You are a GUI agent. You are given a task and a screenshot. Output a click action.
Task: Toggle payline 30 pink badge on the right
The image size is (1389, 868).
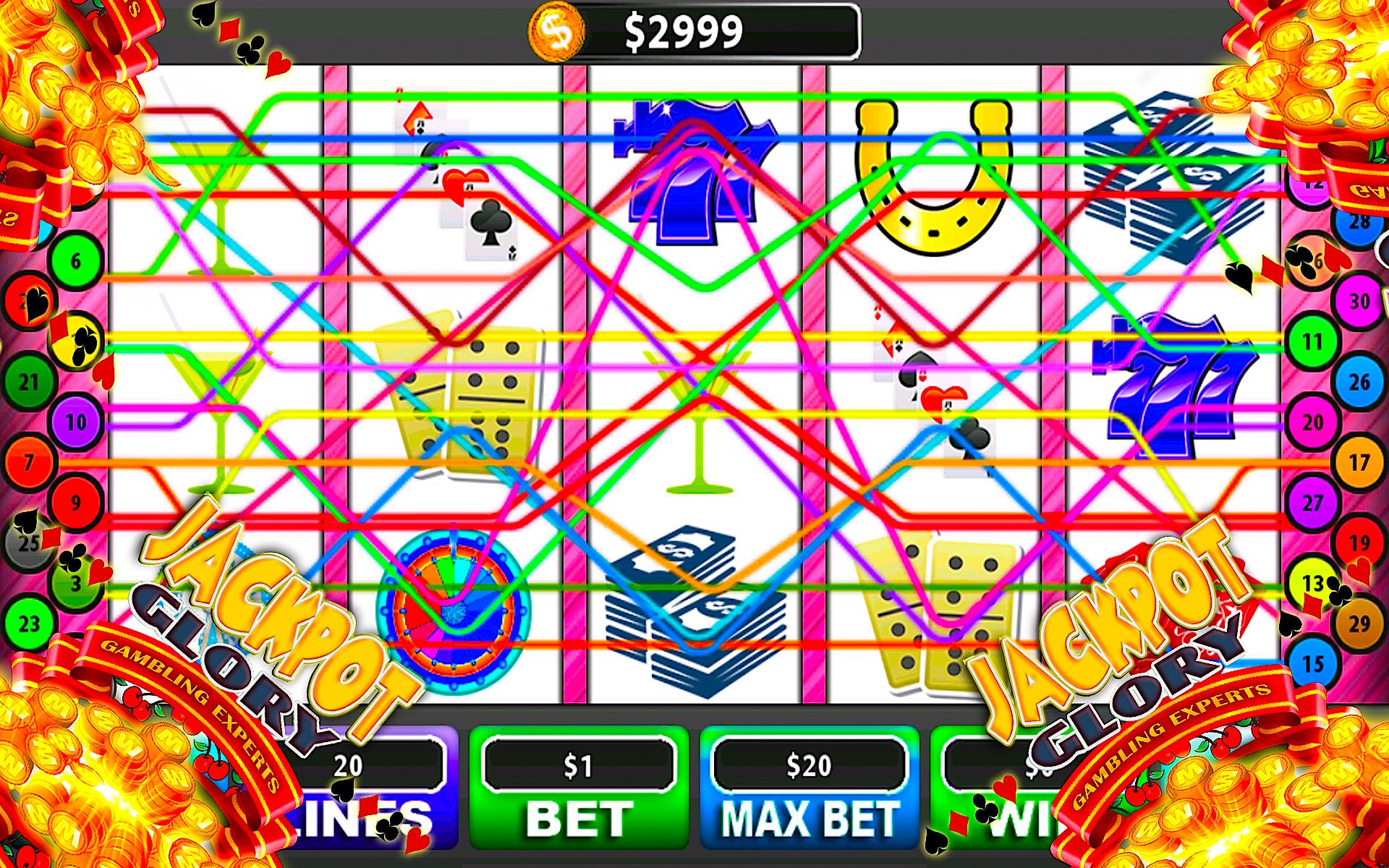[x=1359, y=299]
